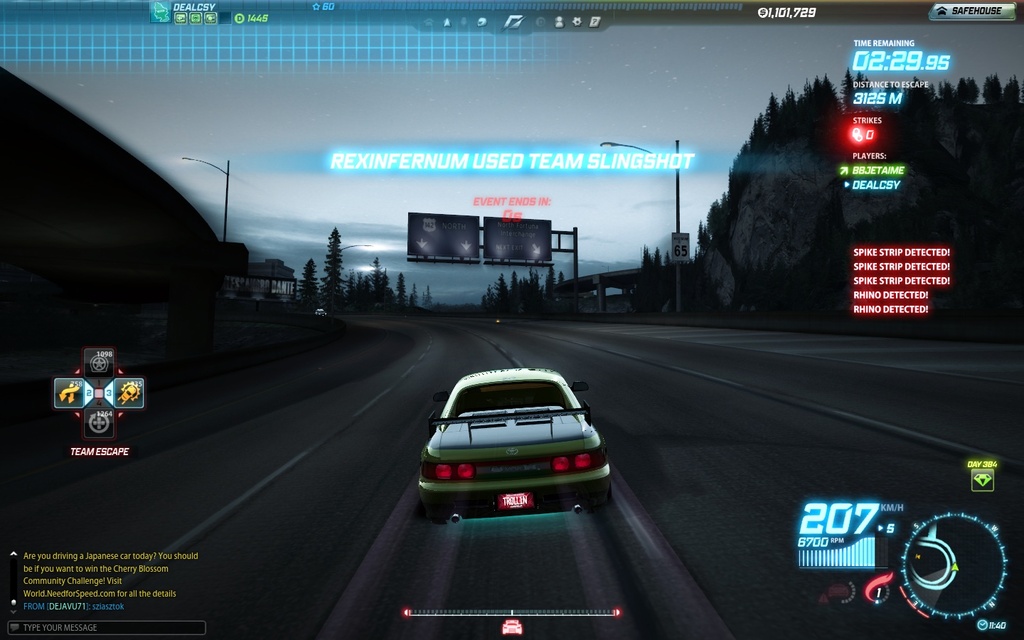Select player BBJETAIME in the players list
This screenshot has width=1024, height=640.
(x=878, y=171)
